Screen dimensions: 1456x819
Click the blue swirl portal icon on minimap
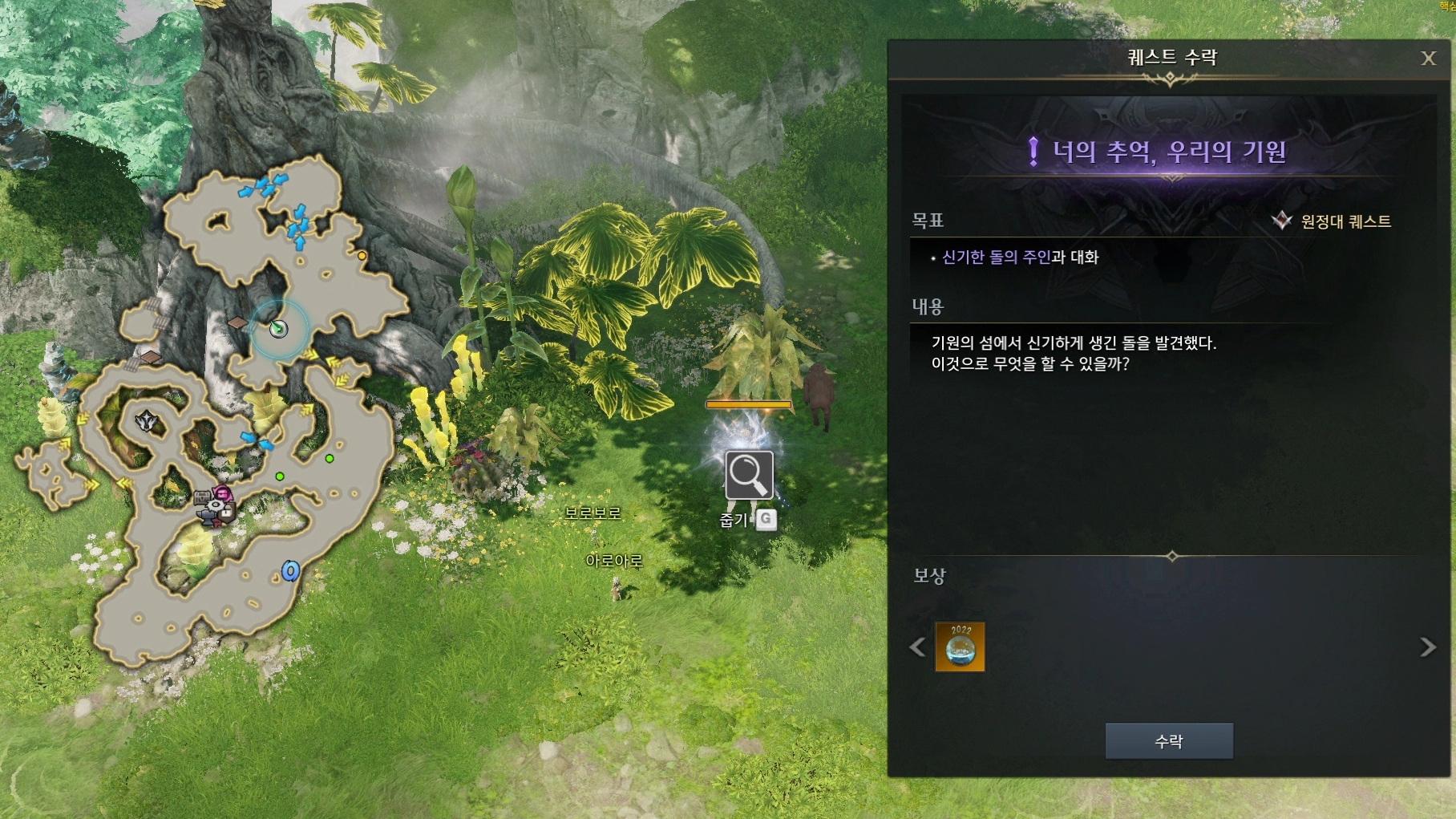coord(290,570)
